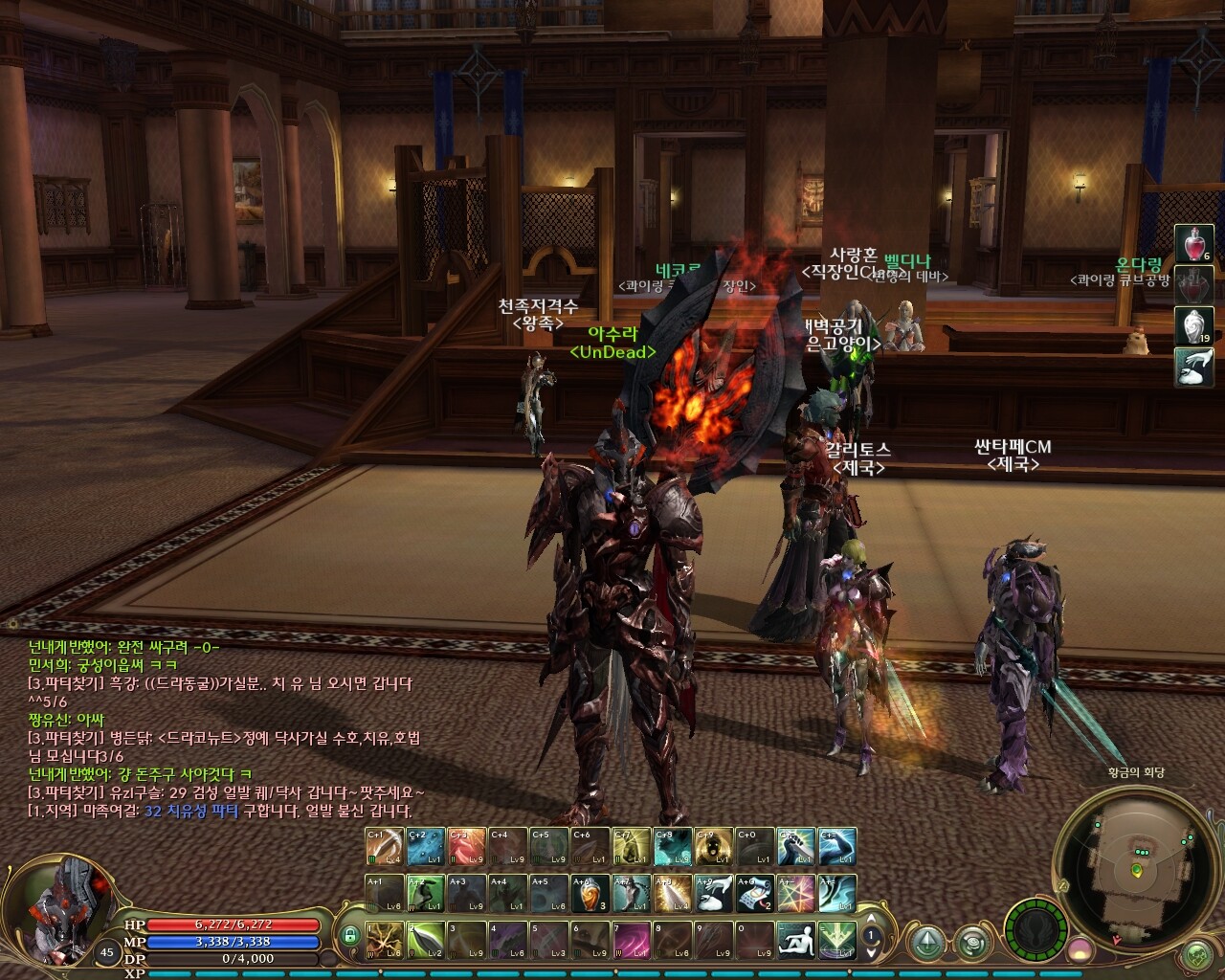Select the white swirled vase item slot
1225x980 pixels.
pos(1193,327)
